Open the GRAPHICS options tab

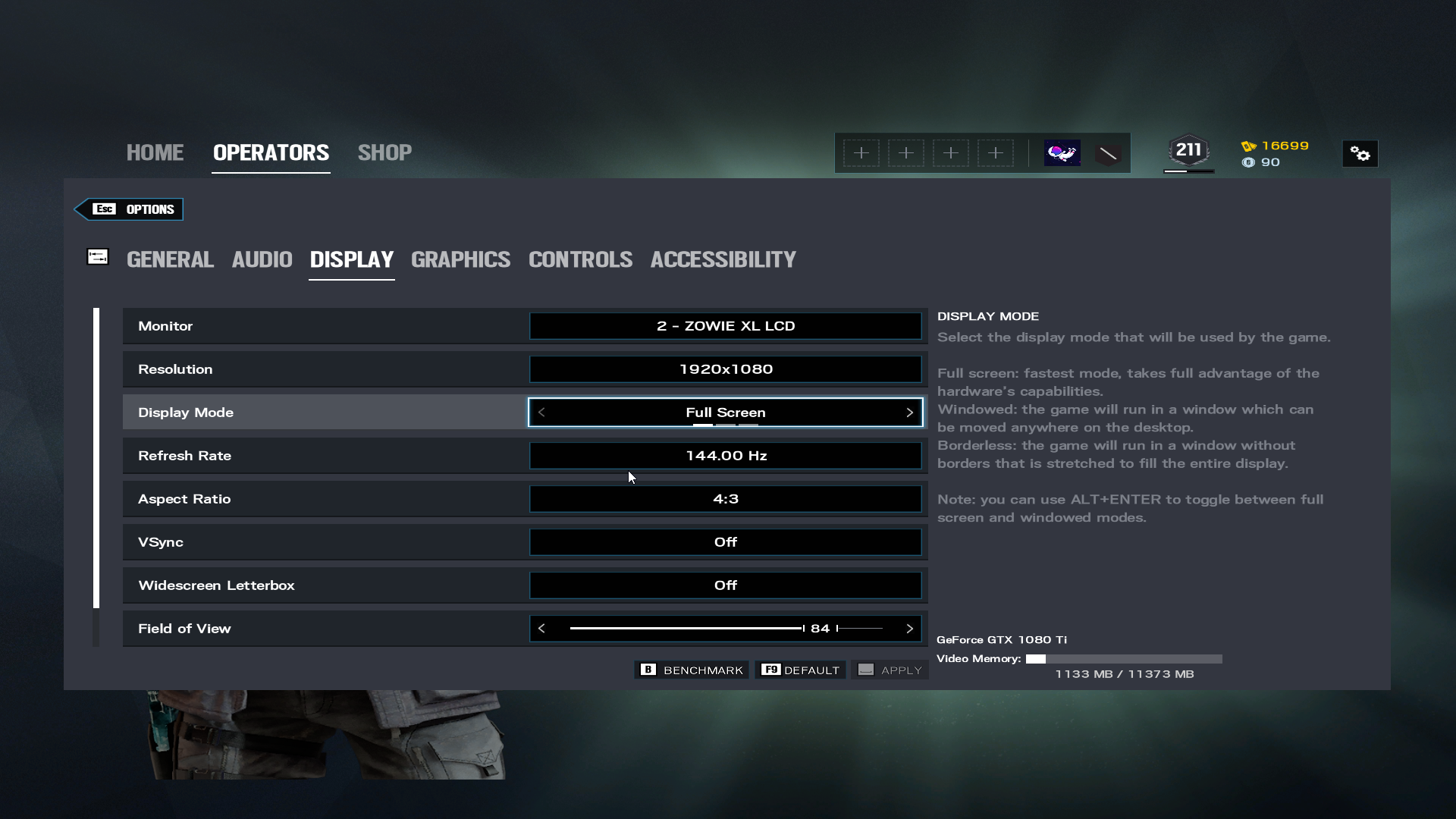pos(460,259)
